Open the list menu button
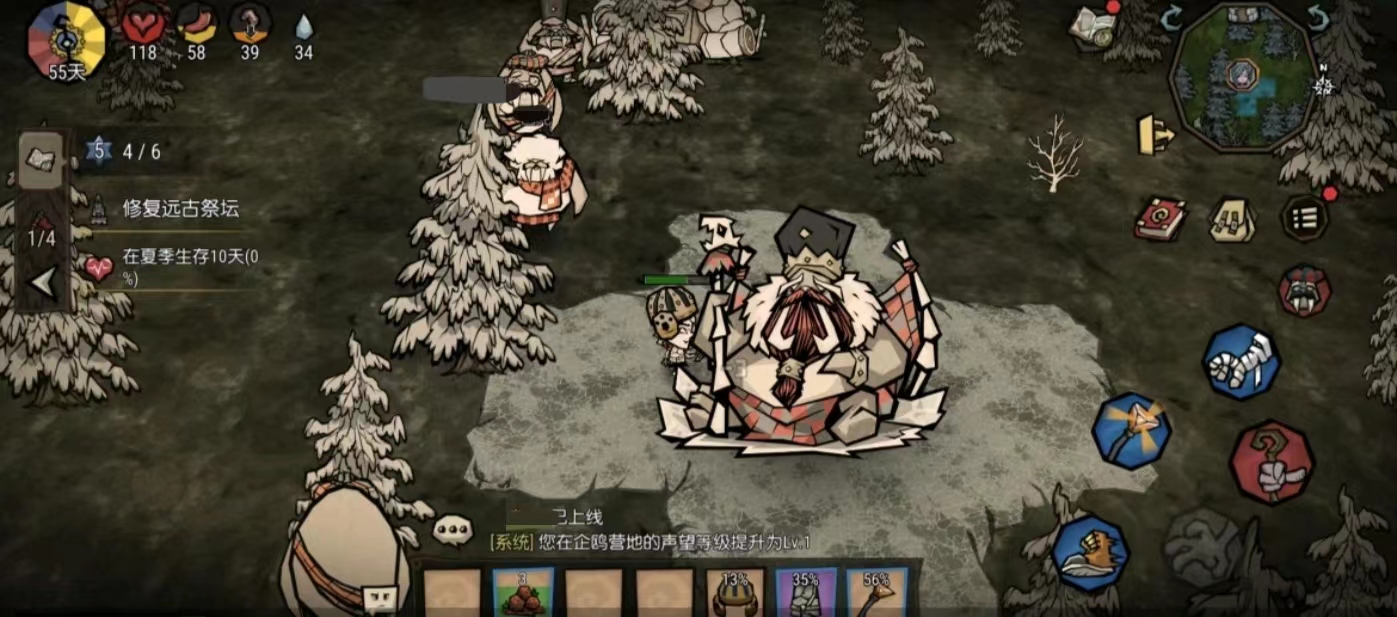The width and height of the screenshot is (1397, 617). 1305,219
